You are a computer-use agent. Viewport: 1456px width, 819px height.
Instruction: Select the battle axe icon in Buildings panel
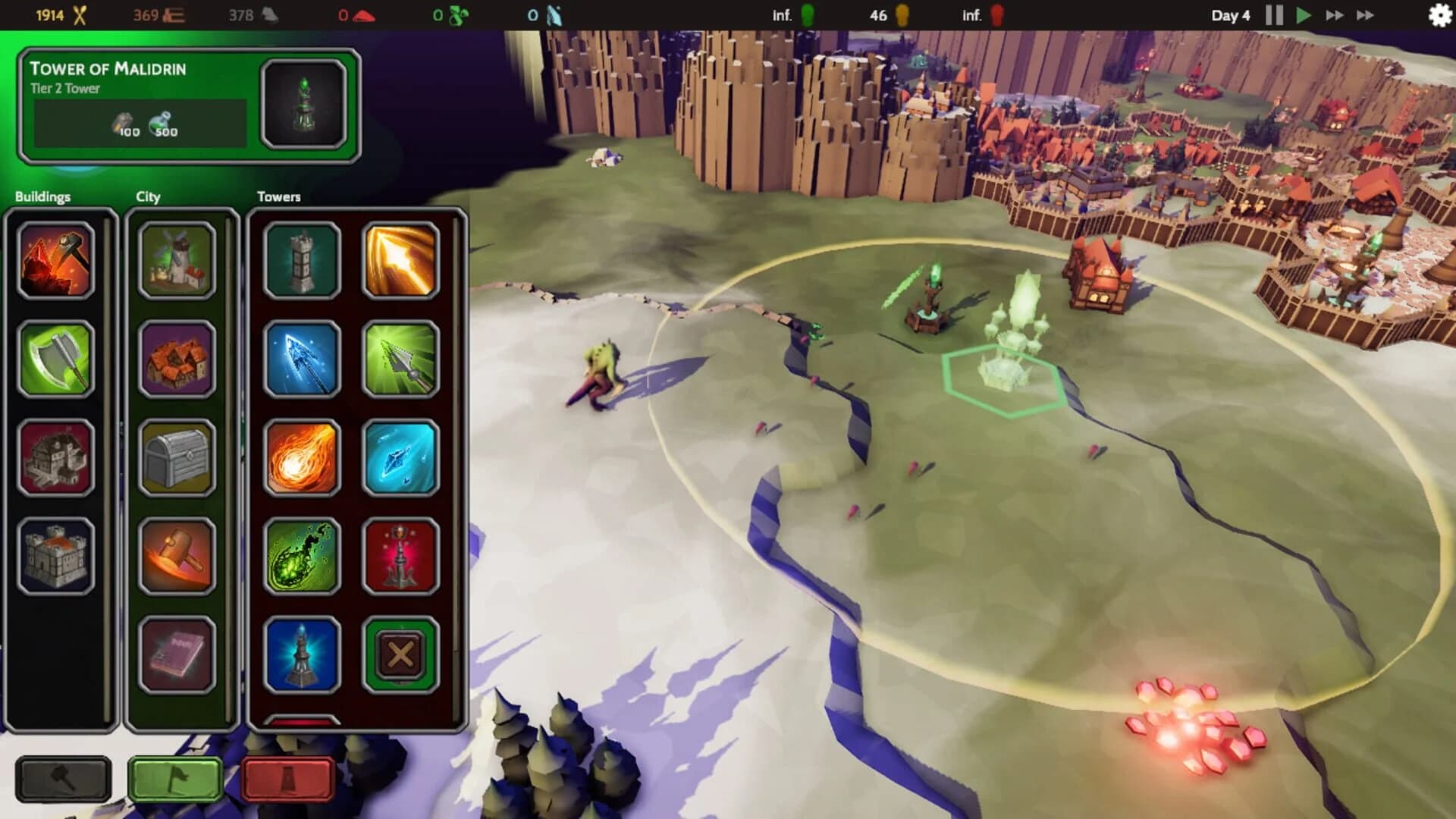tap(57, 359)
